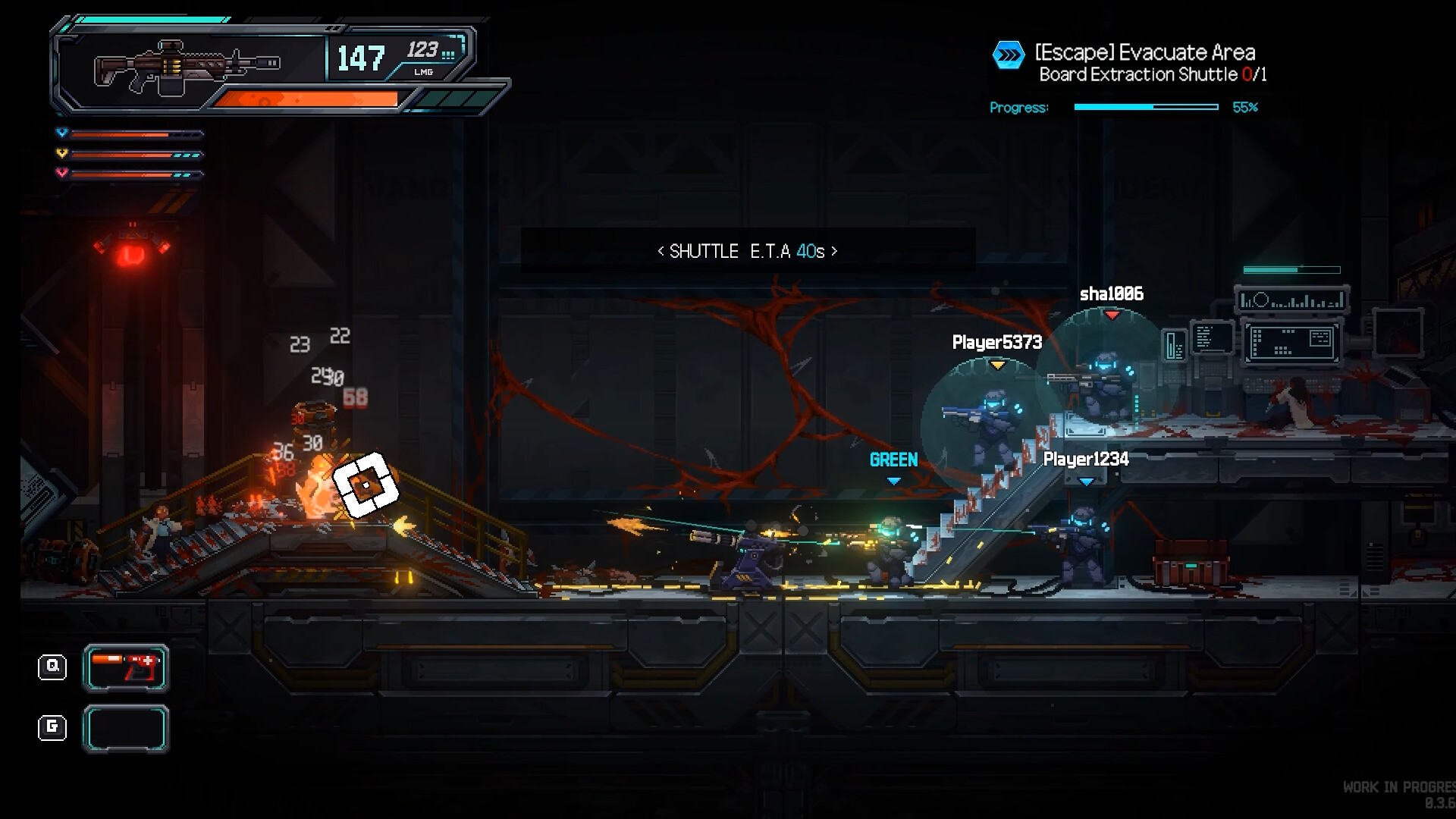Click the pink teammate status chevron icon
Screen dimensions: 1456x819
(x=61, y=172)
